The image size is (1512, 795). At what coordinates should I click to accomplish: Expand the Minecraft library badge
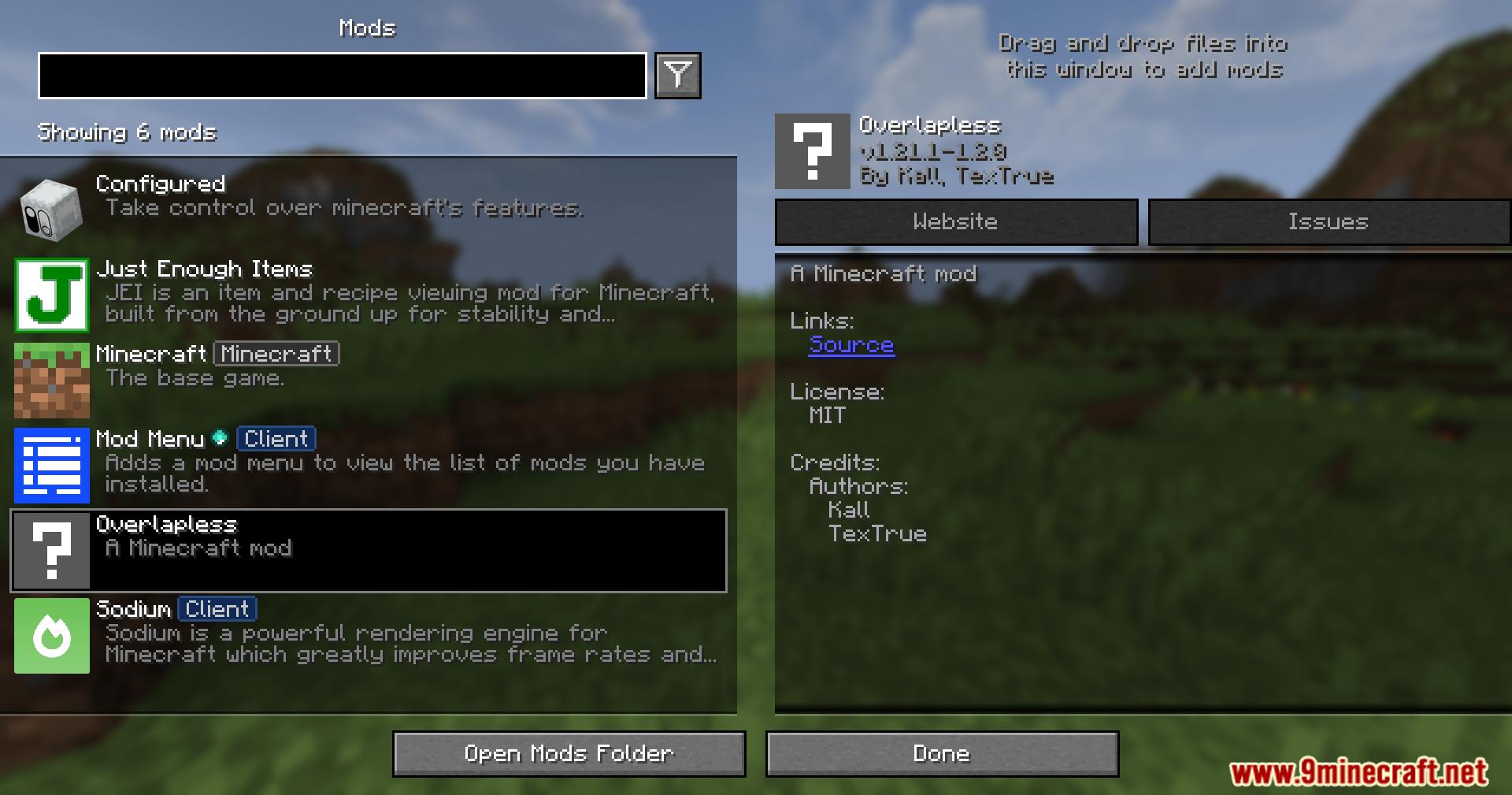coord(276,355)
